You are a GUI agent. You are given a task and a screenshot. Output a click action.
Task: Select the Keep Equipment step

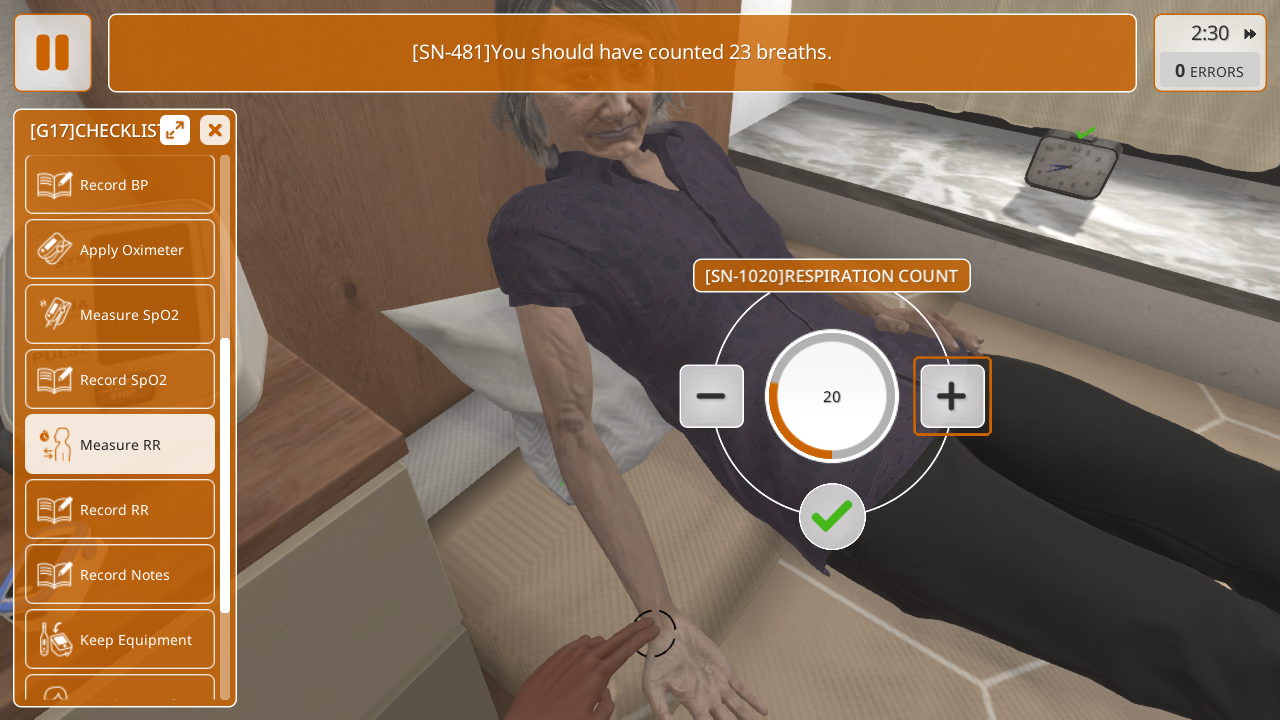coord(120,640)
